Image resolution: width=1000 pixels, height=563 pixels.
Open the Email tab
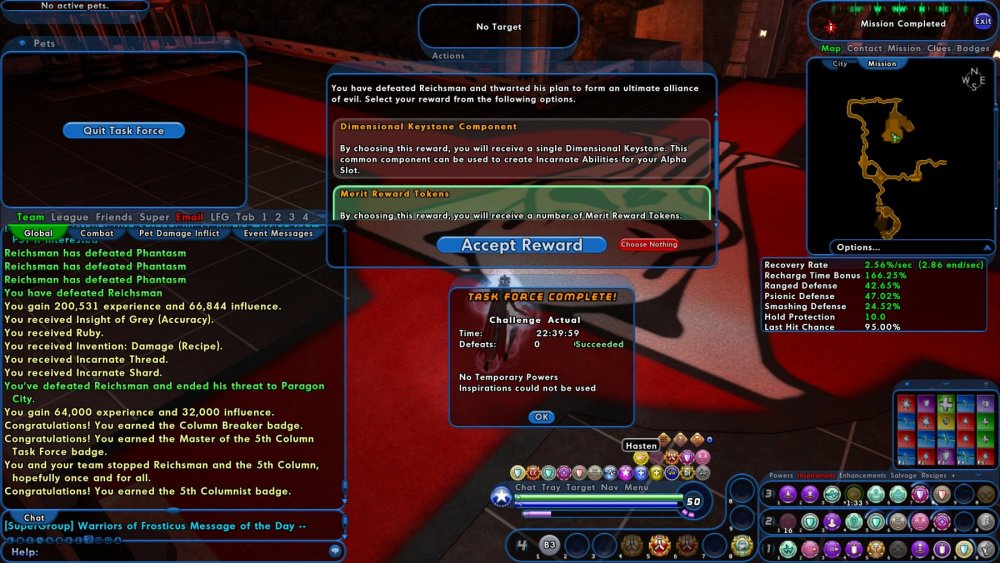point(189,217)
